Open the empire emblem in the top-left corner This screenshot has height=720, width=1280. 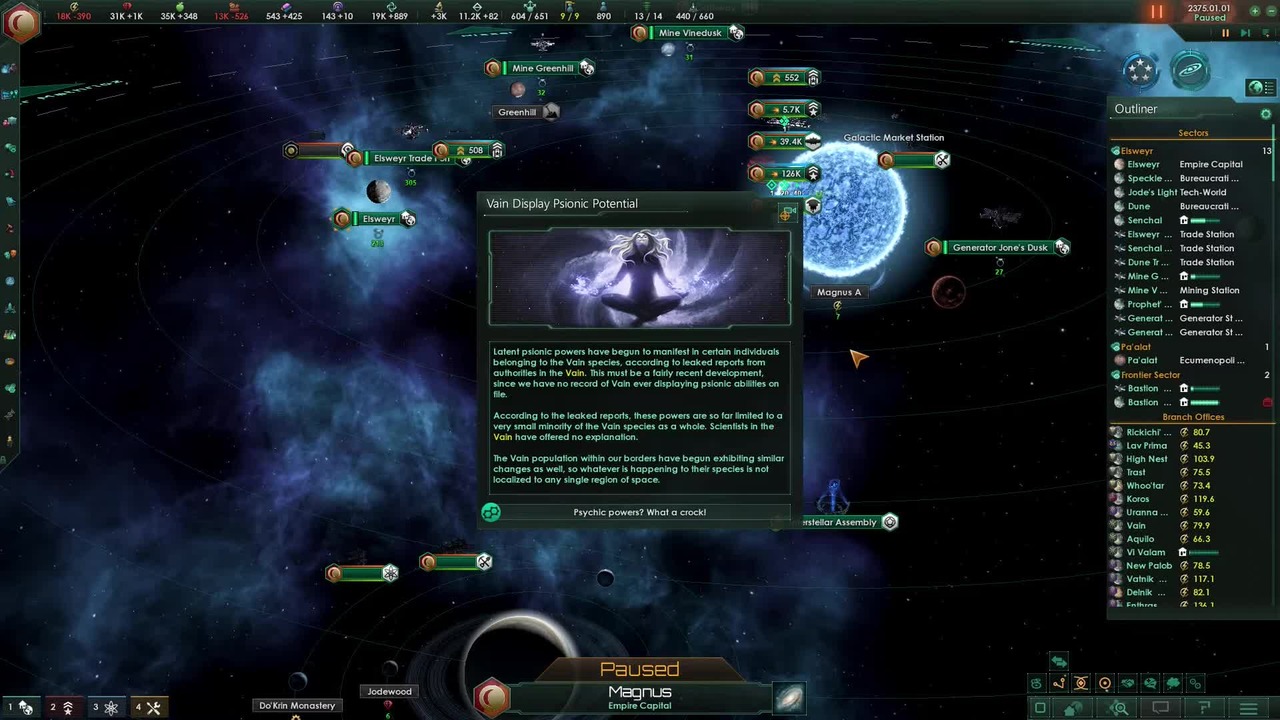[20, 22]
